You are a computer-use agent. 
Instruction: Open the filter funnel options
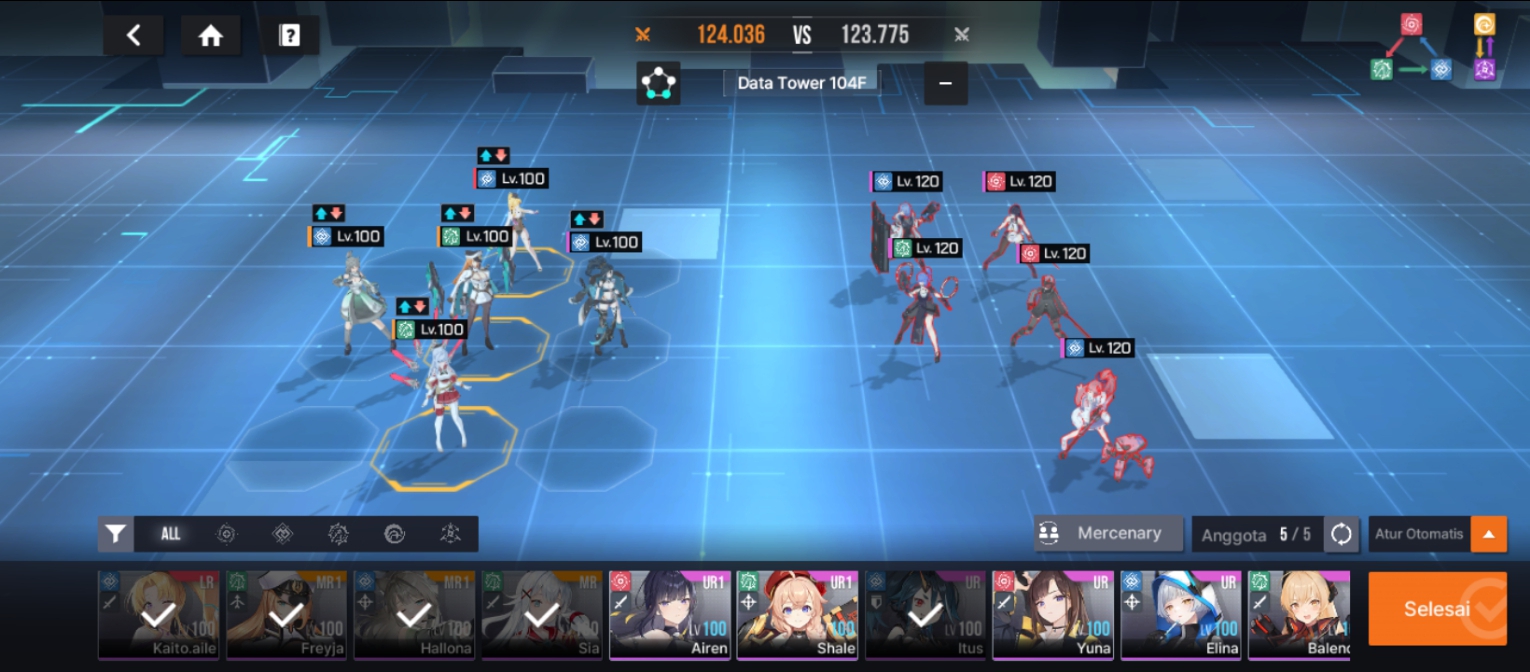(116, 534)
